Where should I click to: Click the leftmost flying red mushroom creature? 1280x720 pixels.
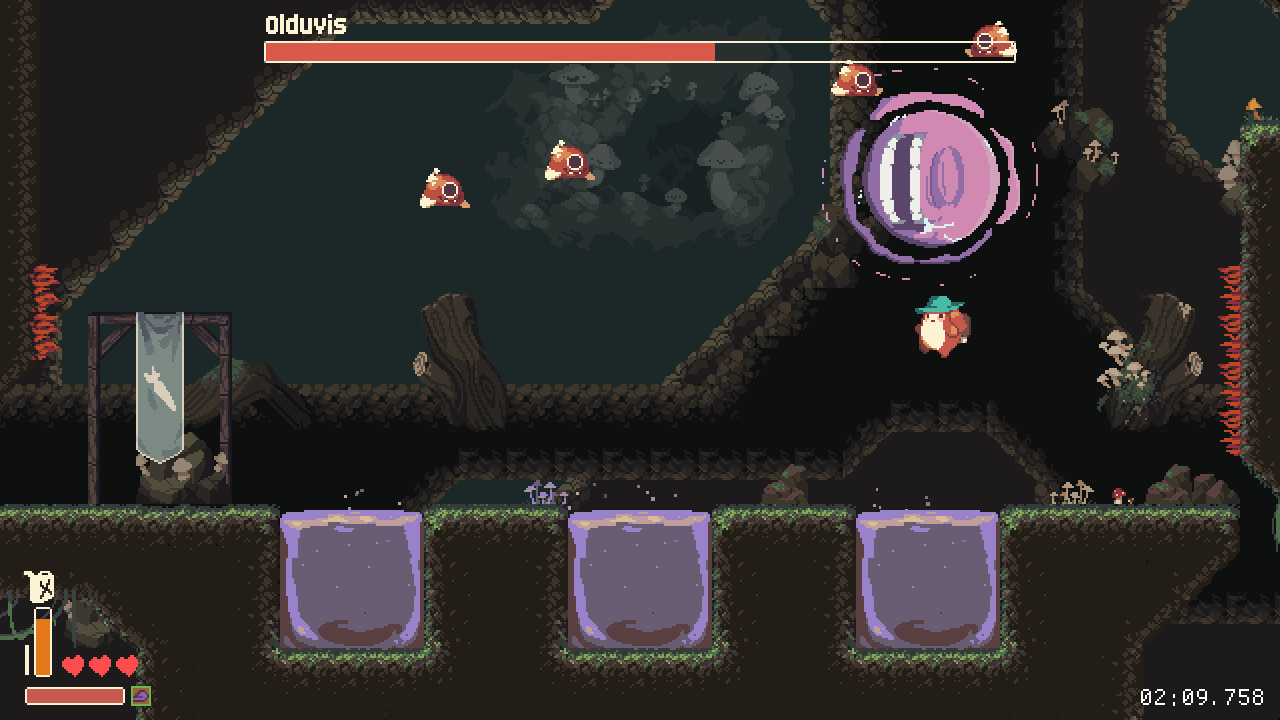click(443, 187)
